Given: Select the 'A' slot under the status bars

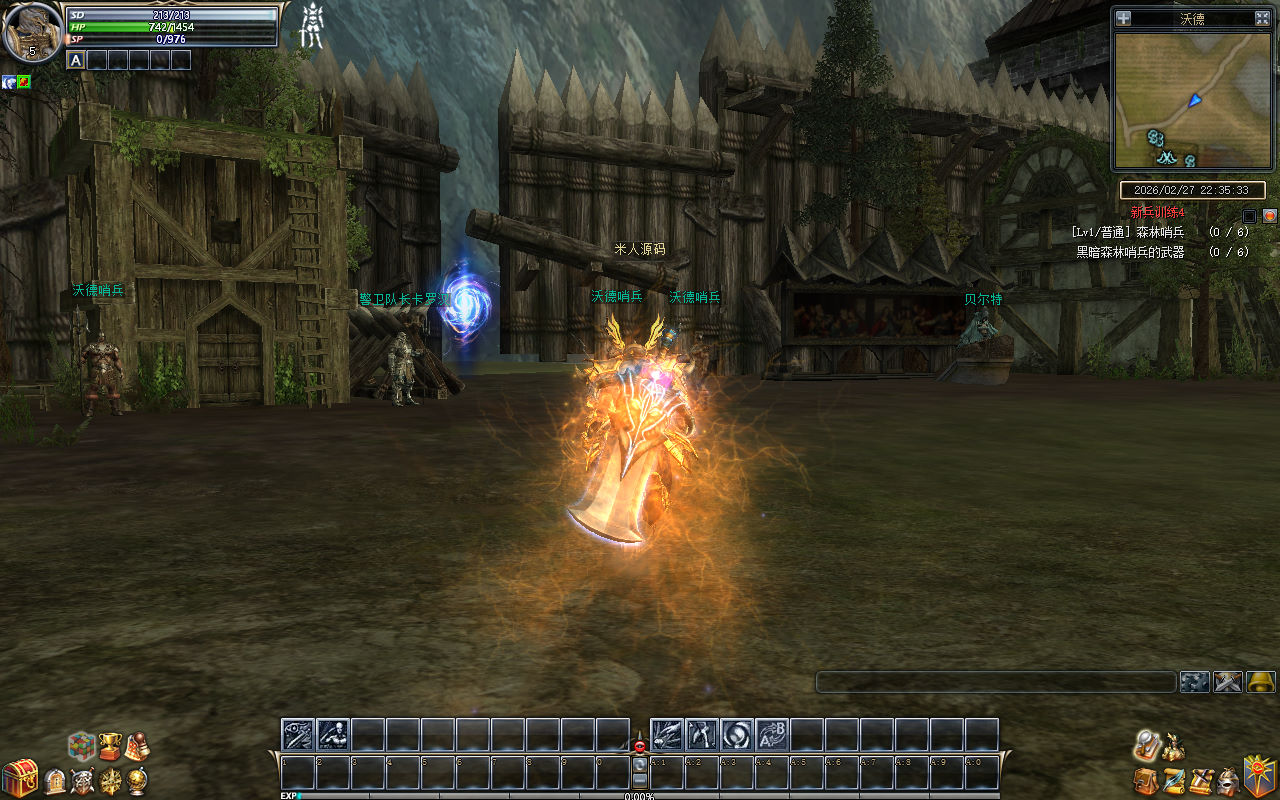Looking at the screenshot, I should pyautogui.click(x=76, y=60).
